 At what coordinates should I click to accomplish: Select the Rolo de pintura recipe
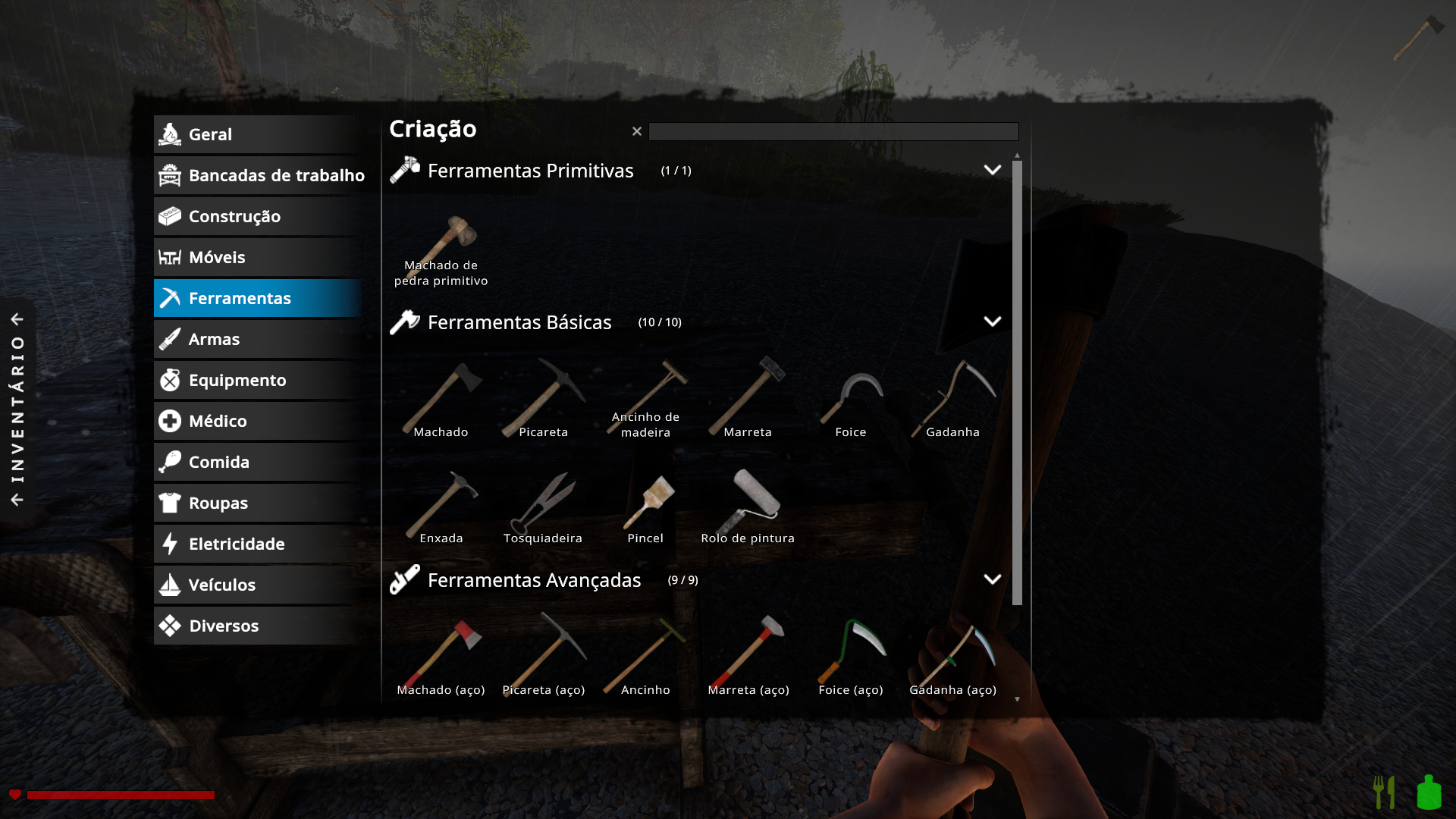click(x=748, y=507)
